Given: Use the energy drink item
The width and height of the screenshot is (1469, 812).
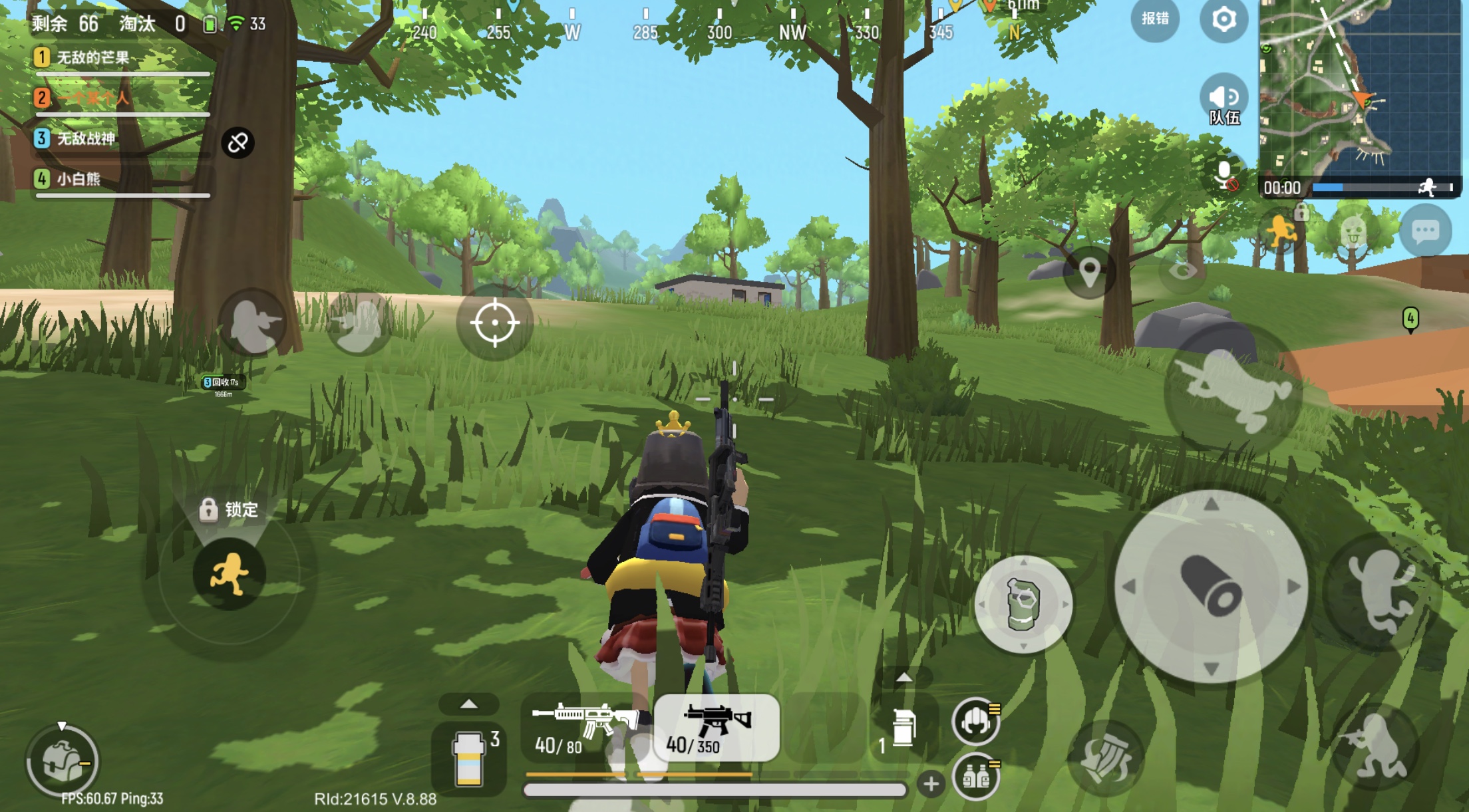Looking at the screenshot, I should pyautogui.click(x=469, y=759).
